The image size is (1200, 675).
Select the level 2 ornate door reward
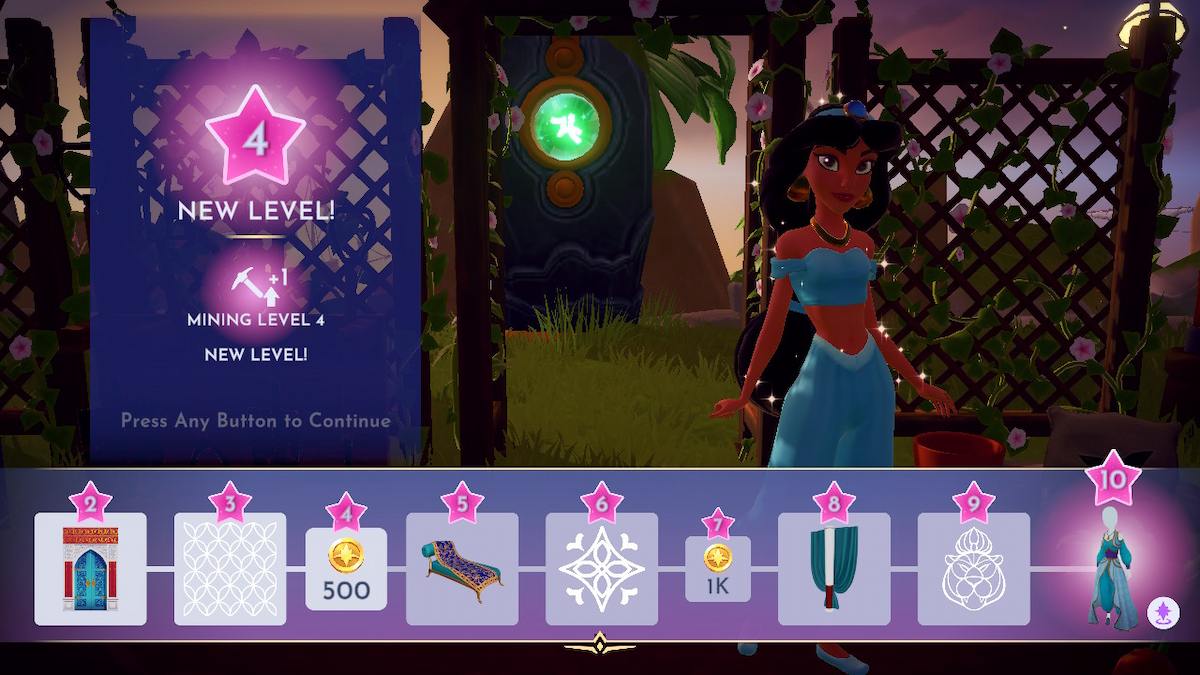(90, 569)
